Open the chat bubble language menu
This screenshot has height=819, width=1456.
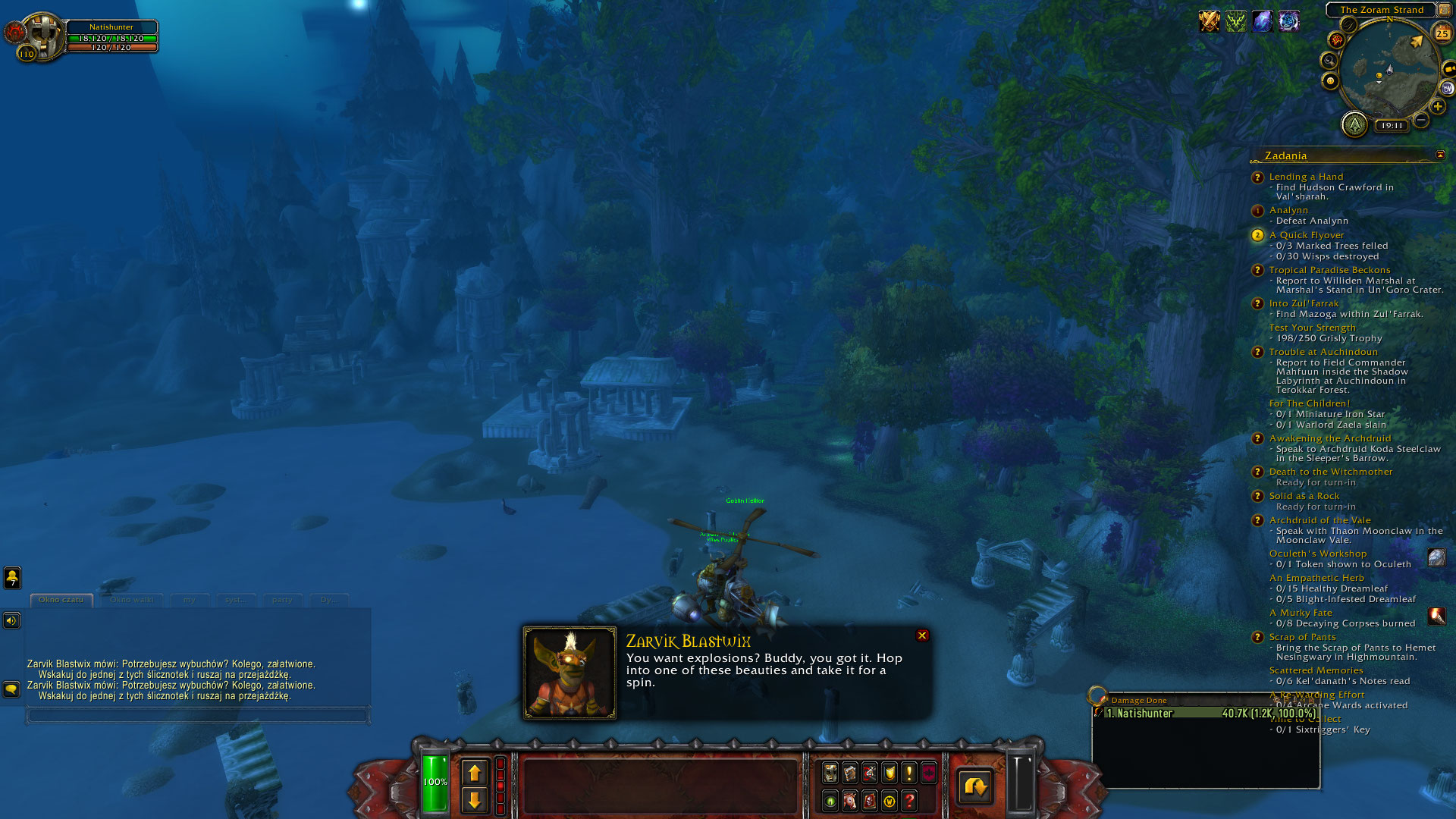11,690
